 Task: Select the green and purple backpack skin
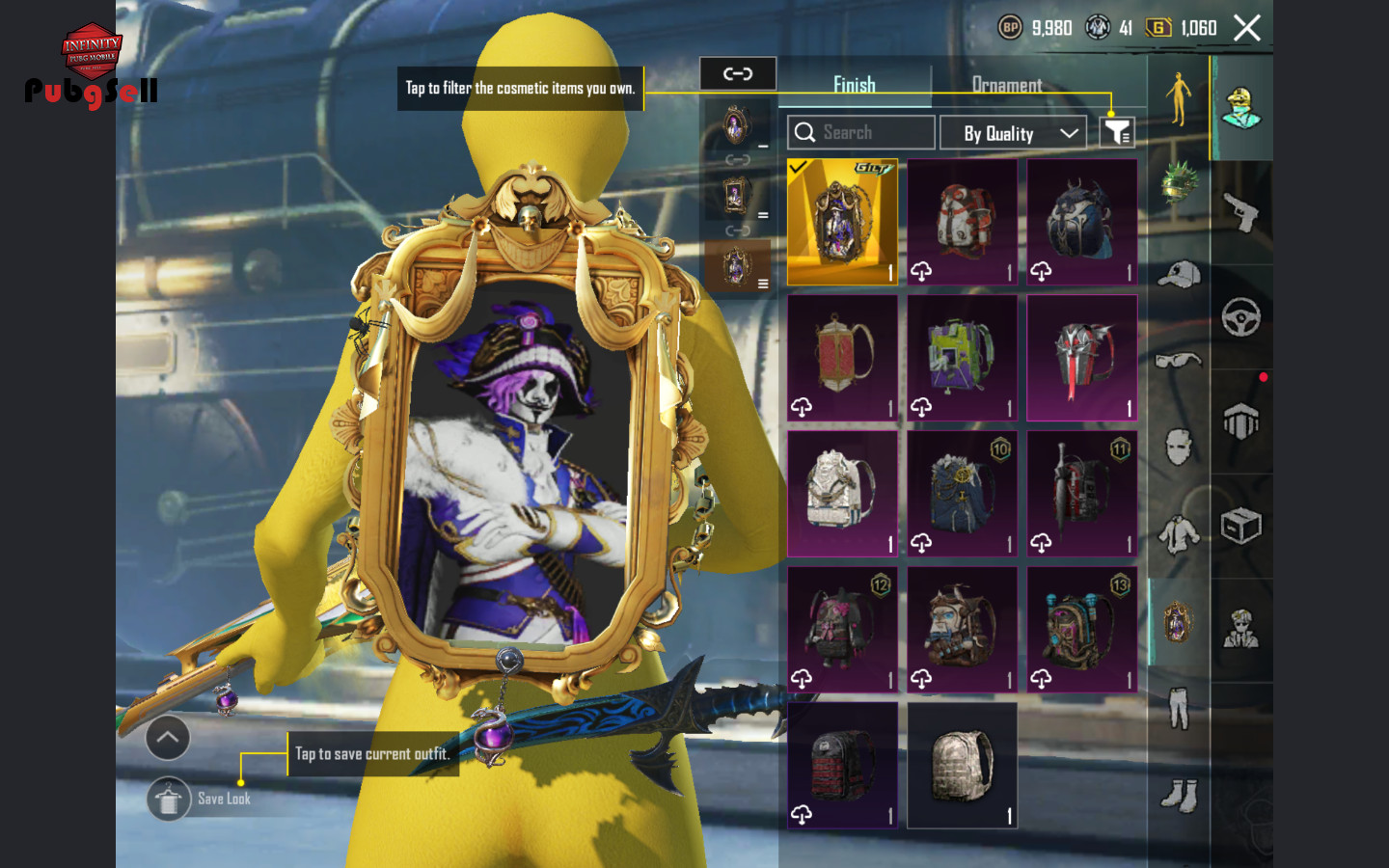click(962, 358)
